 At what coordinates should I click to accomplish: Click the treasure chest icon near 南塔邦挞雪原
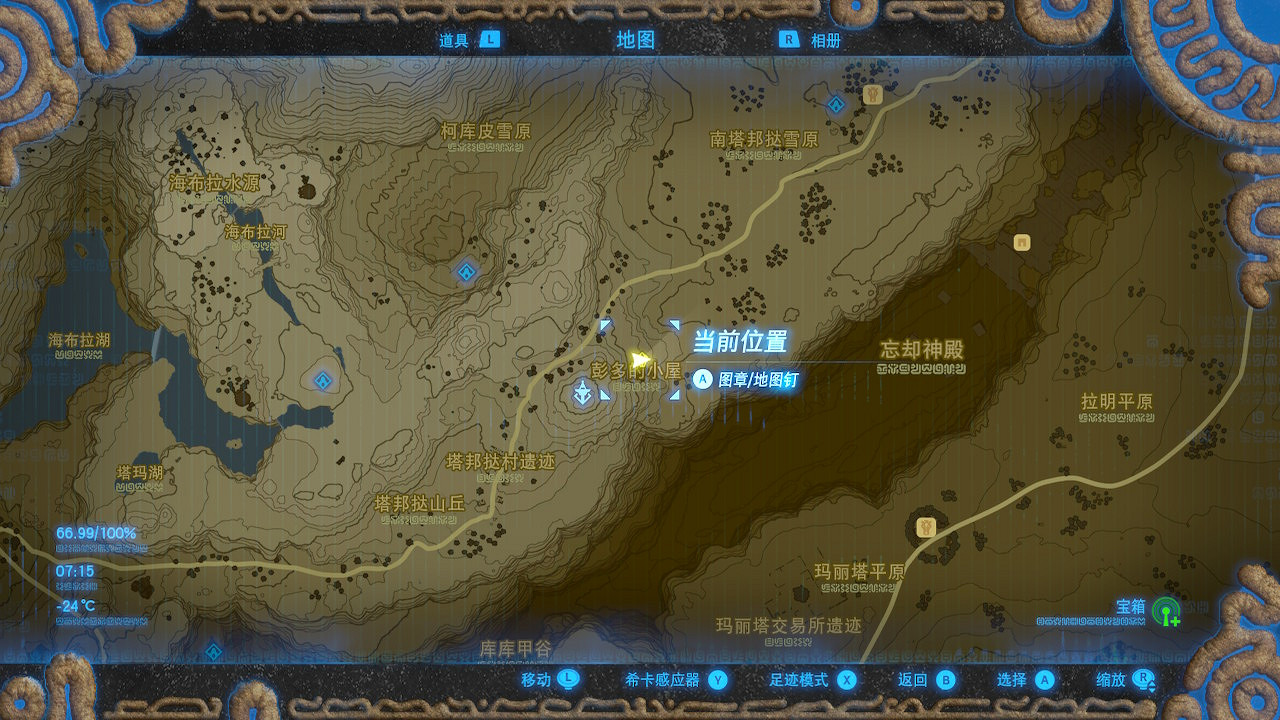(872, 95)
